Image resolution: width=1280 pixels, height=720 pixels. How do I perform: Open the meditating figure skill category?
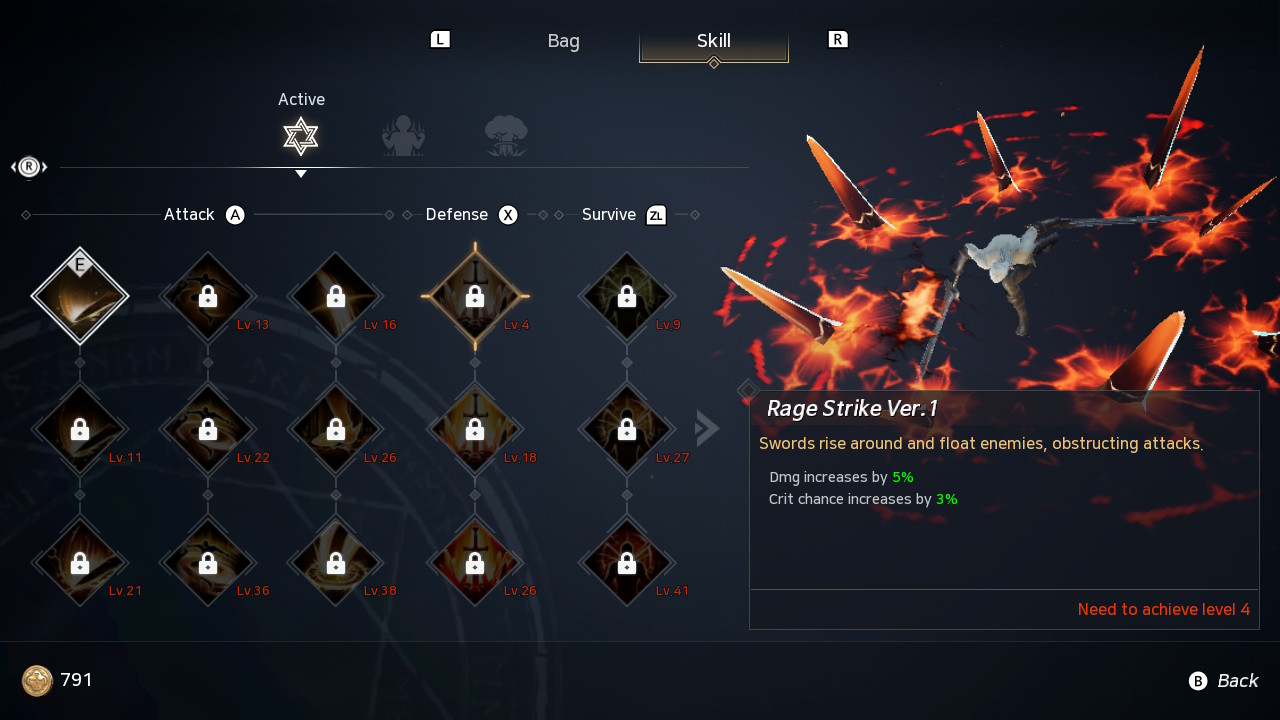pos(403,136)
